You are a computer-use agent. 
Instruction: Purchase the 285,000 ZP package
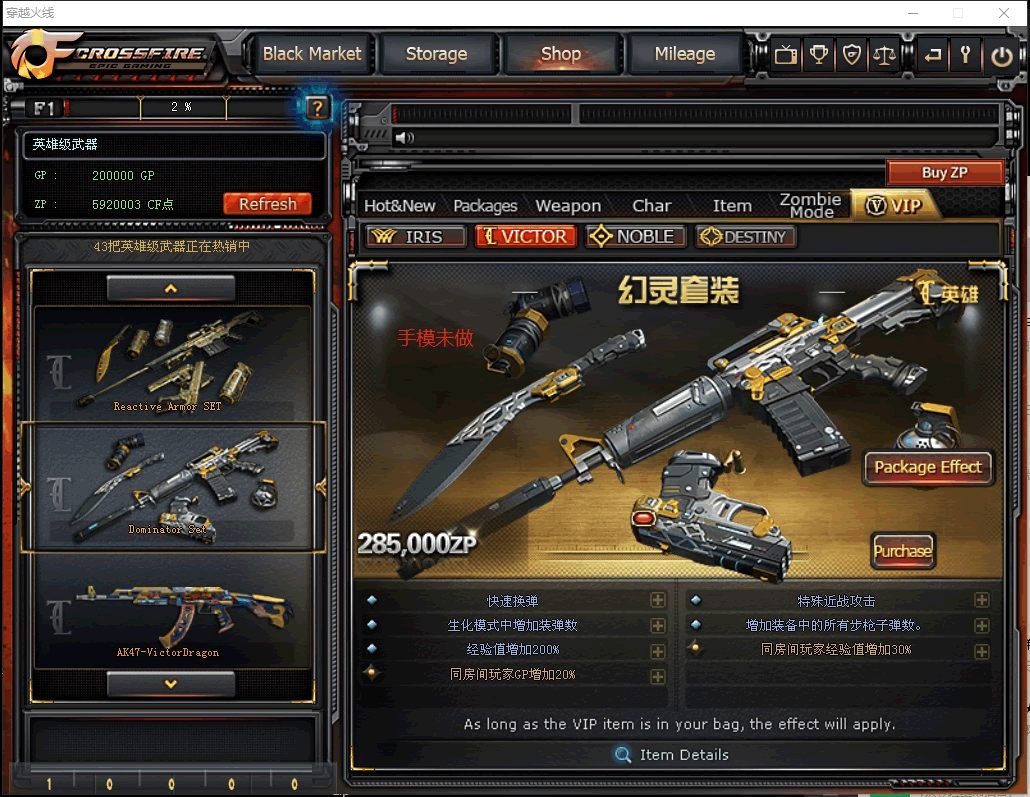coord(902,551)
